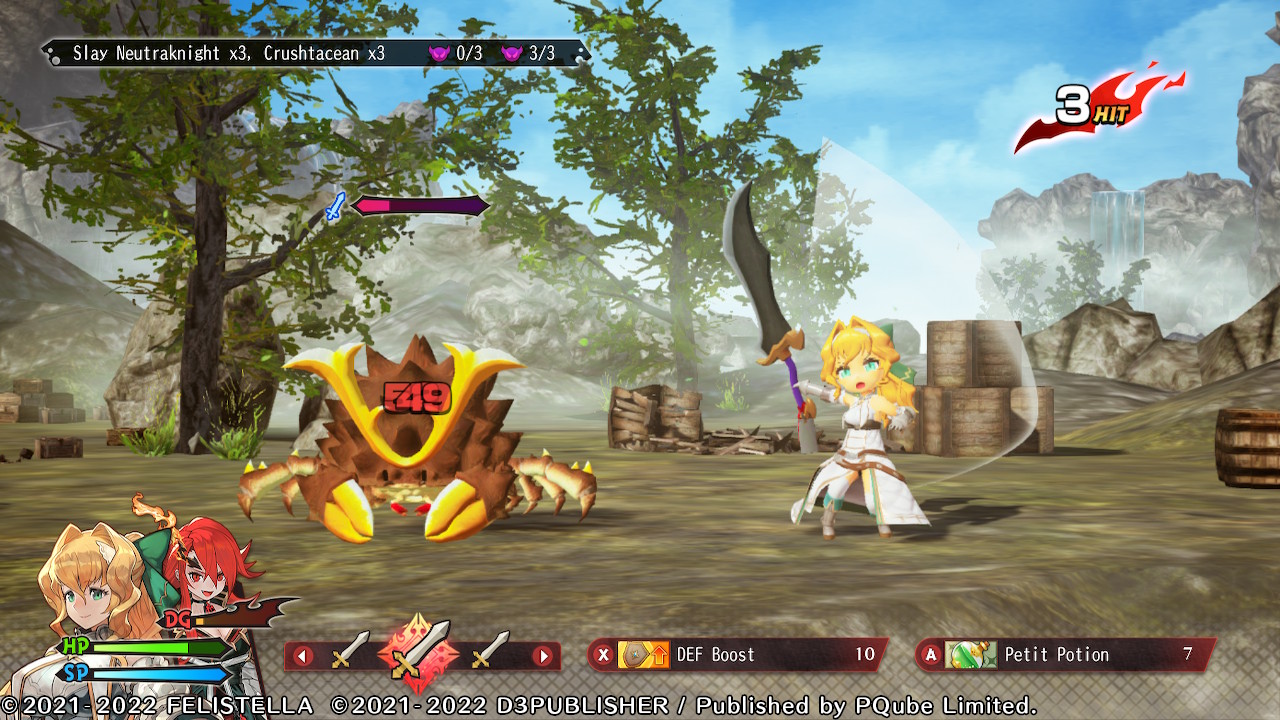Click the purple demon icon showing 3/3
Screen dimensions: 1280x720
point(511,52)
